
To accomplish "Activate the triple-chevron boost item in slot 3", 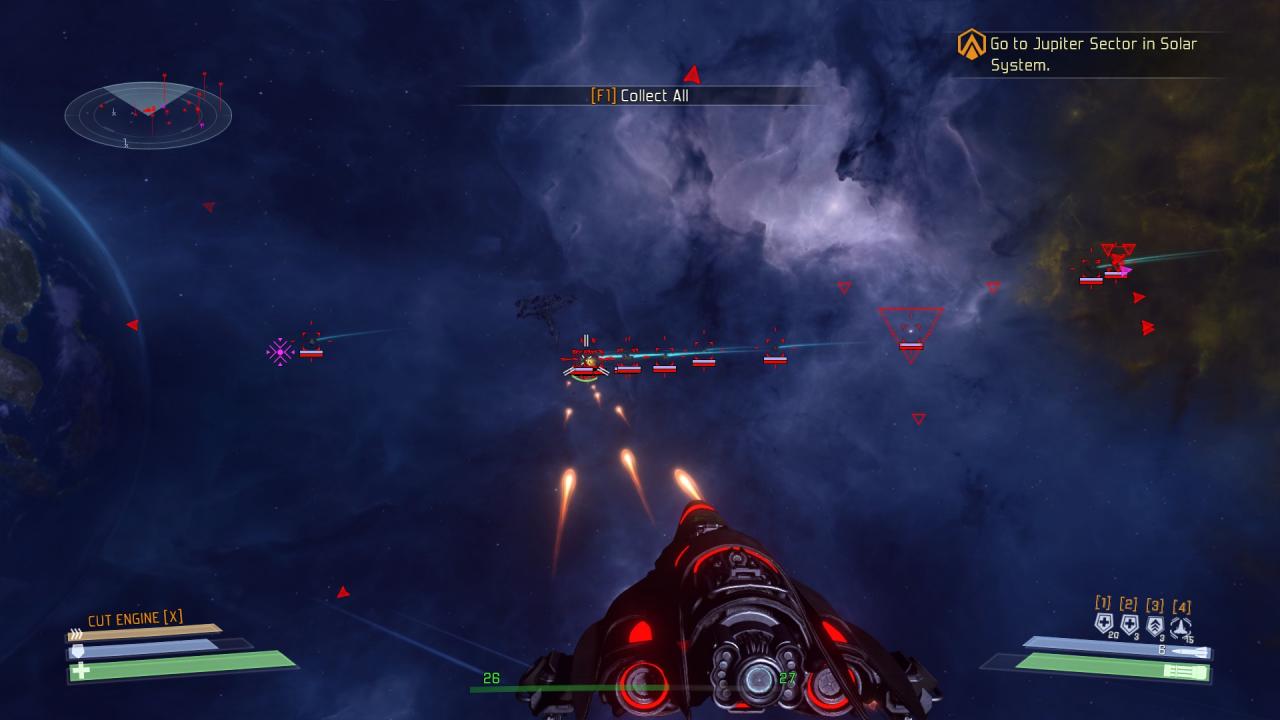I will 1155,625.
